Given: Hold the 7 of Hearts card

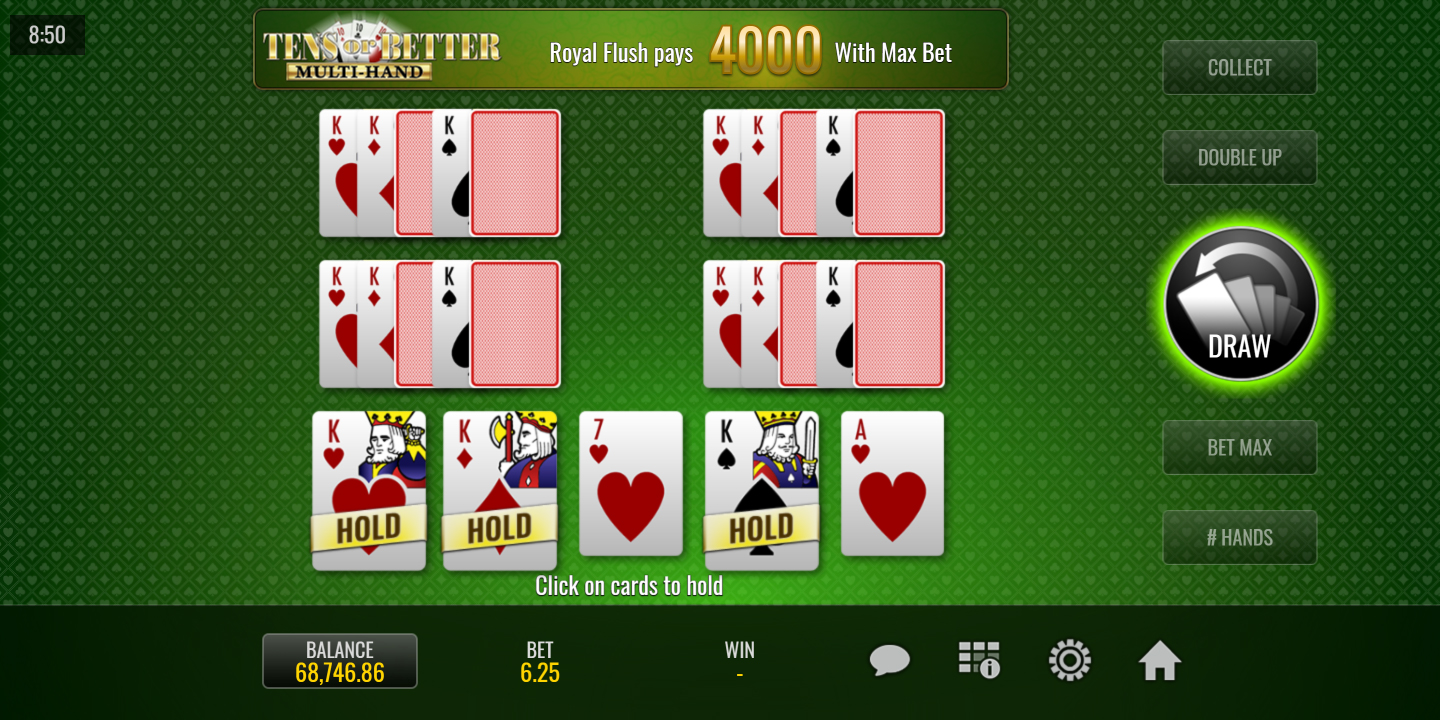Looking at the screenshot, I should tap(631, 484).
